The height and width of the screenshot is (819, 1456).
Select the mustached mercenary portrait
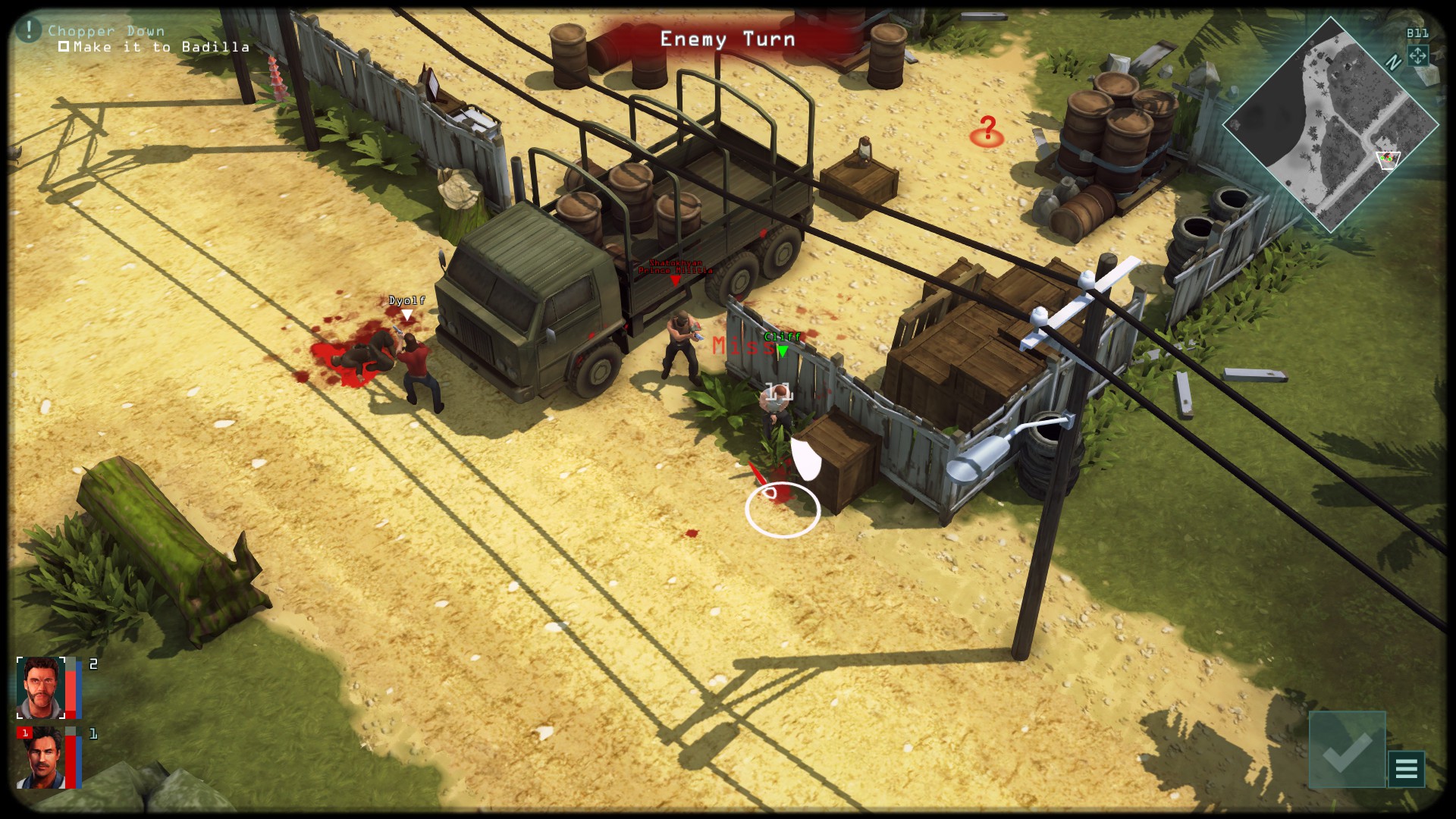41,758
